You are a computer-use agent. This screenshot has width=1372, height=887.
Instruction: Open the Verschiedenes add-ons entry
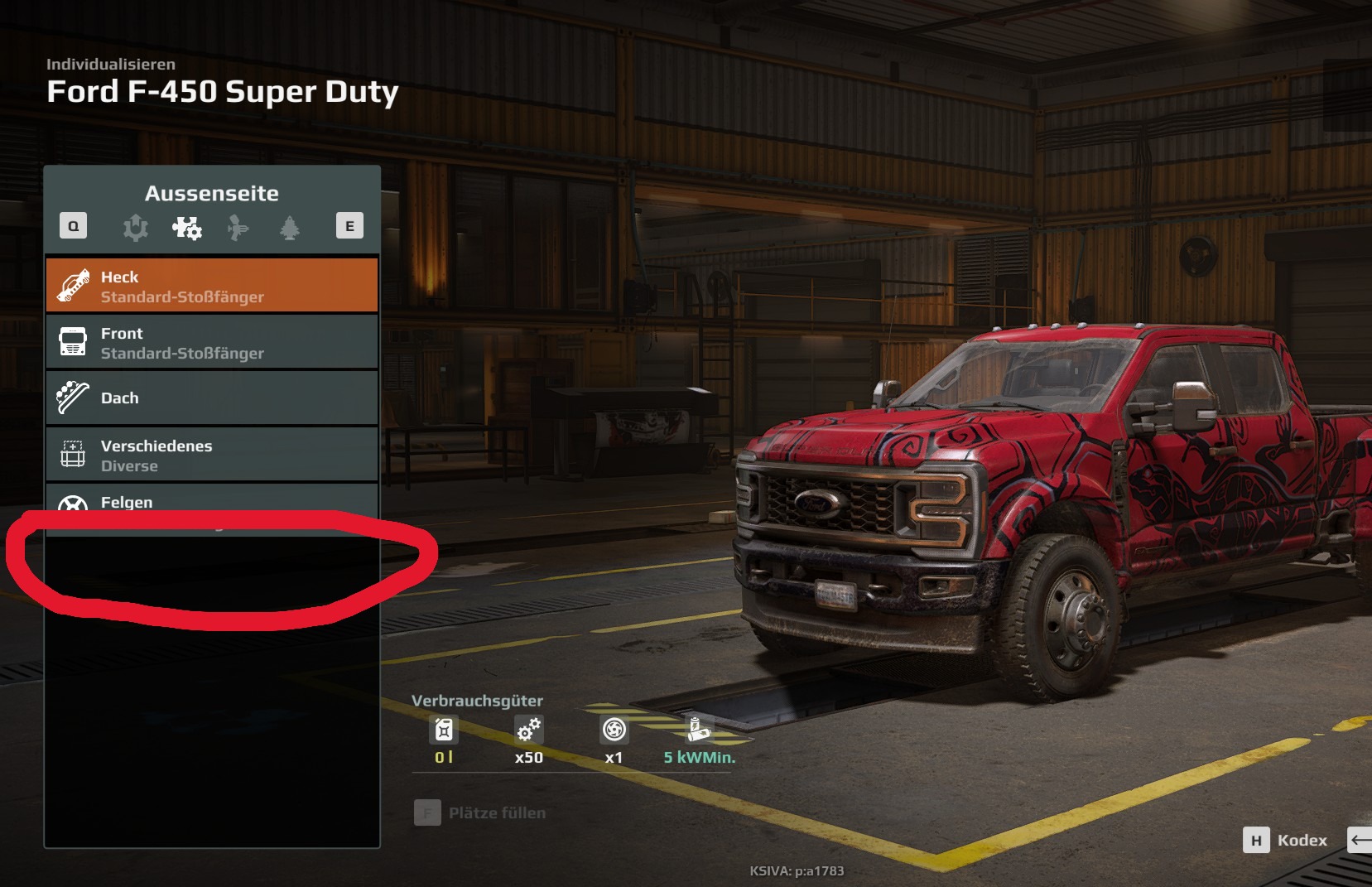(x=212, y=455)
